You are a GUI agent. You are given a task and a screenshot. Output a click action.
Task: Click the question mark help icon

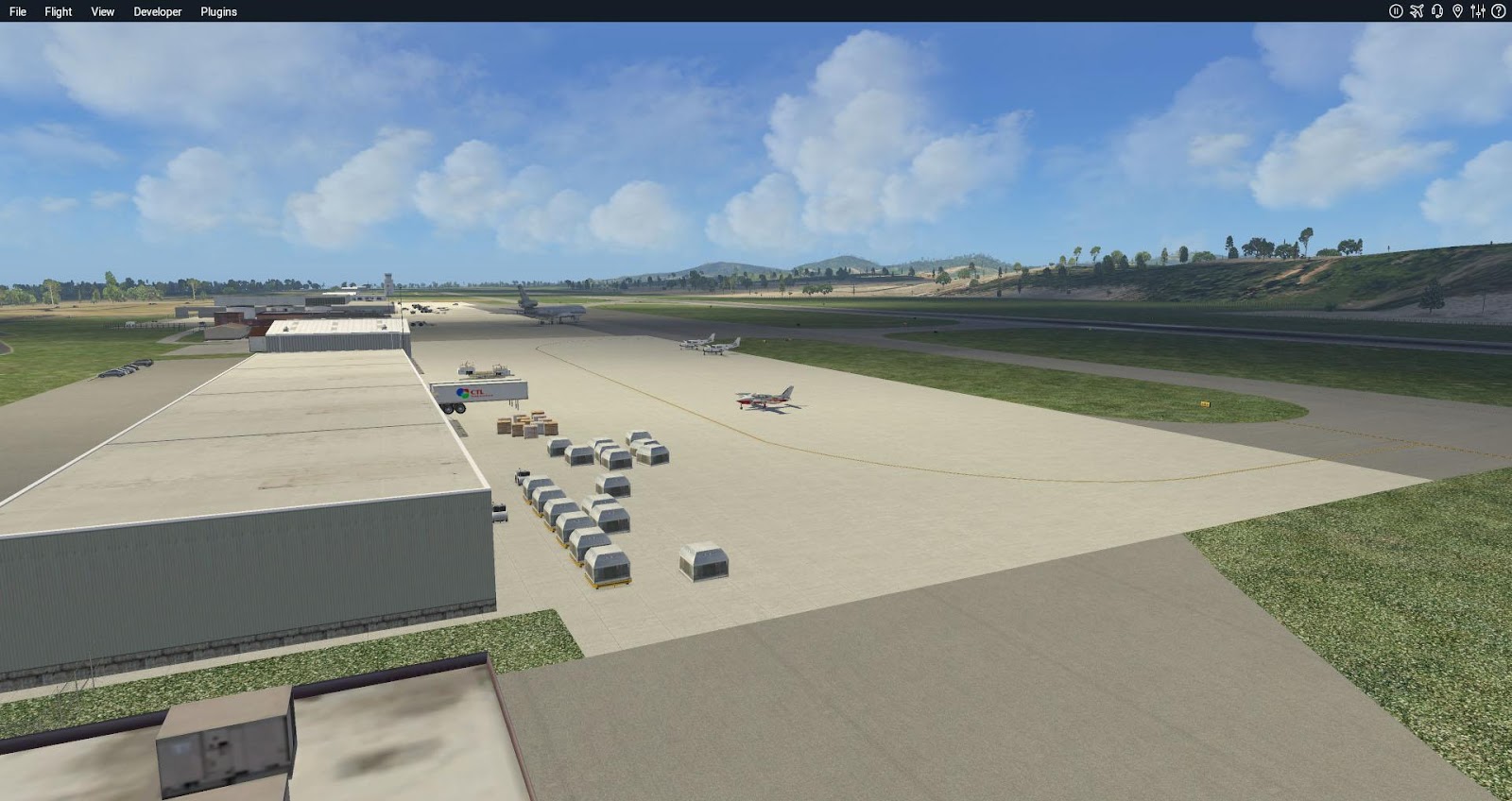pos(1499,11)
